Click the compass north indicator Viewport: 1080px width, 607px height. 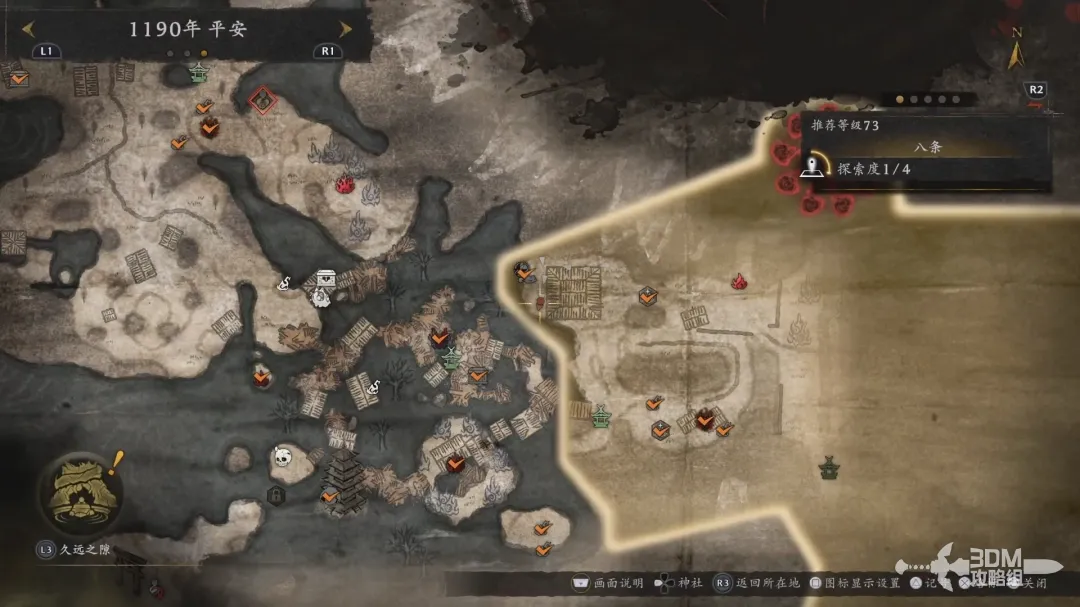(1016, 50)
